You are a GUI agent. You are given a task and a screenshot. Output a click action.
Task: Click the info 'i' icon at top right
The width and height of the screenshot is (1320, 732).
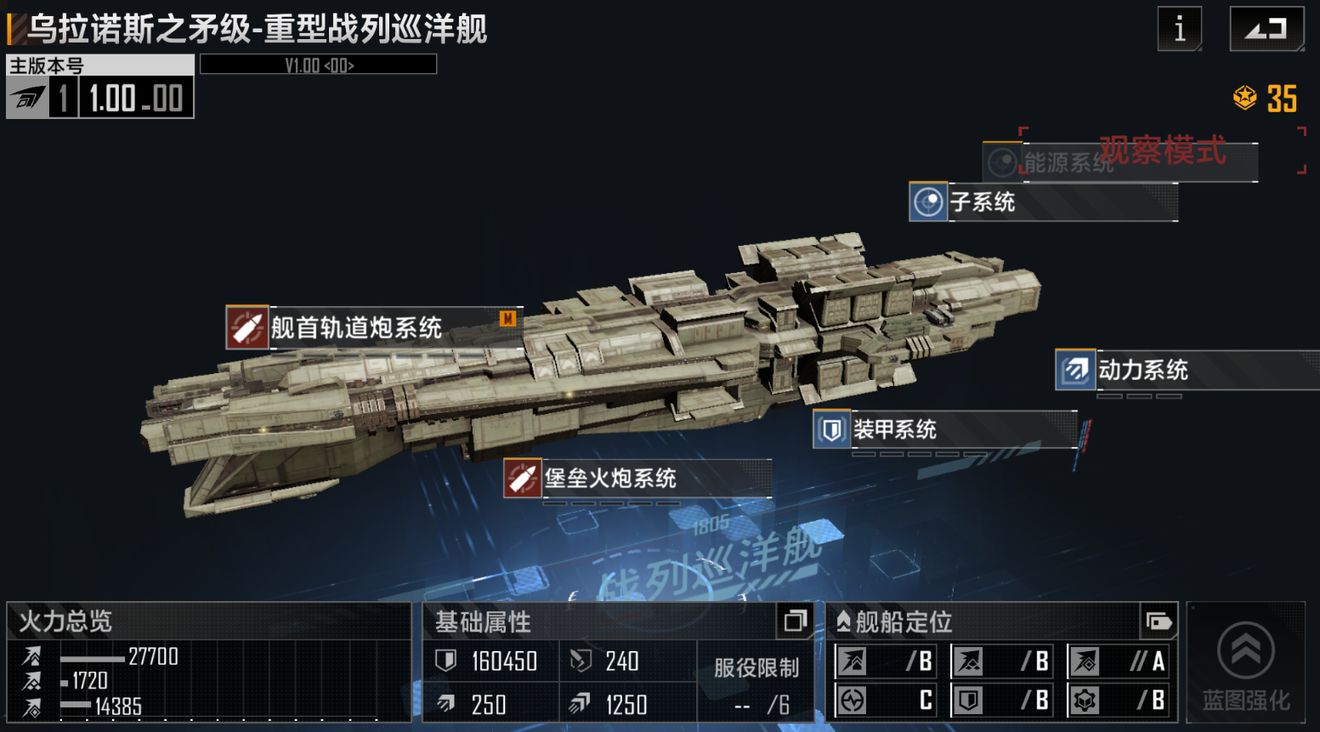point(1180,29)
